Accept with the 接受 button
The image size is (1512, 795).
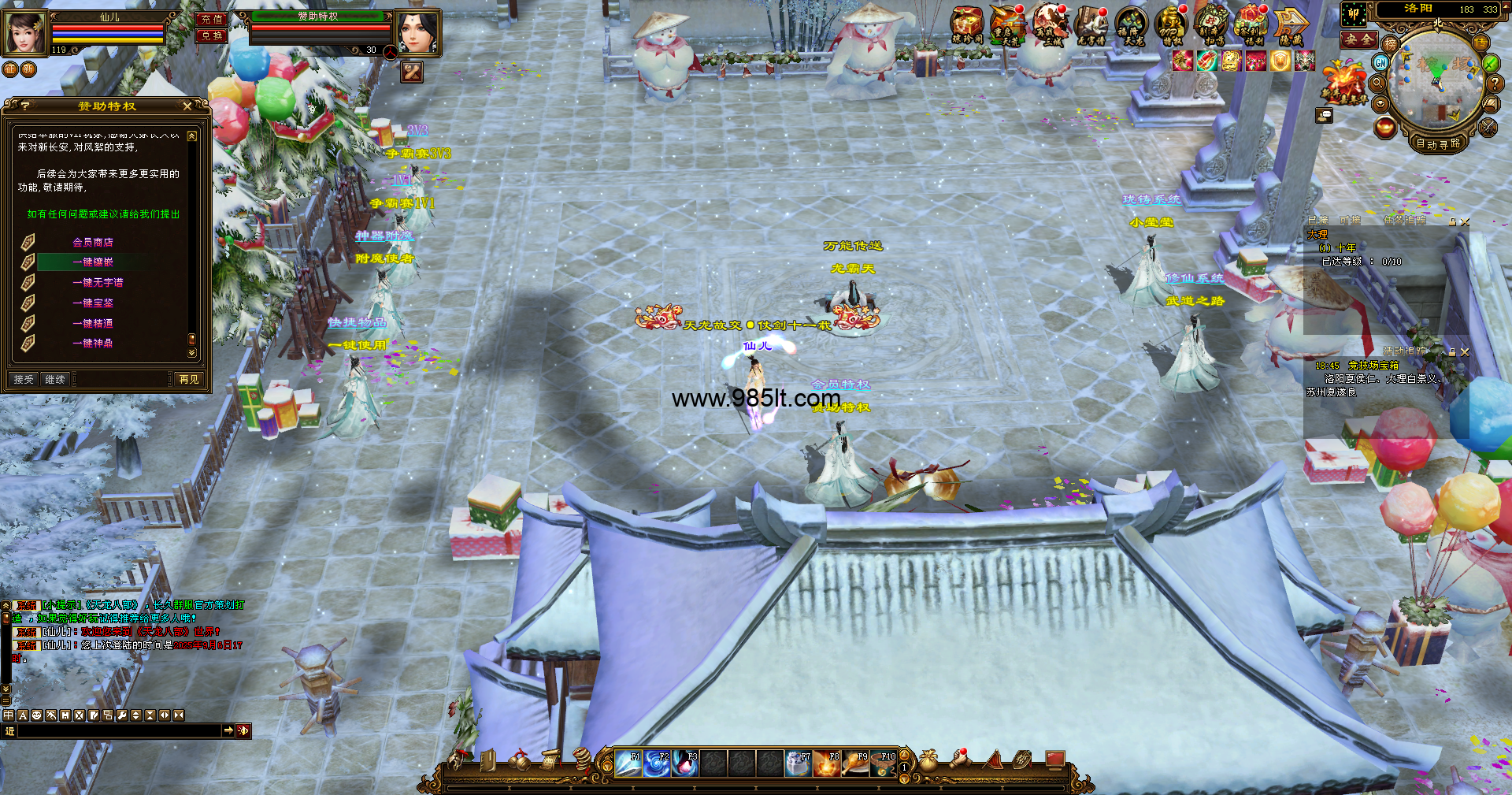coord(24,379)
